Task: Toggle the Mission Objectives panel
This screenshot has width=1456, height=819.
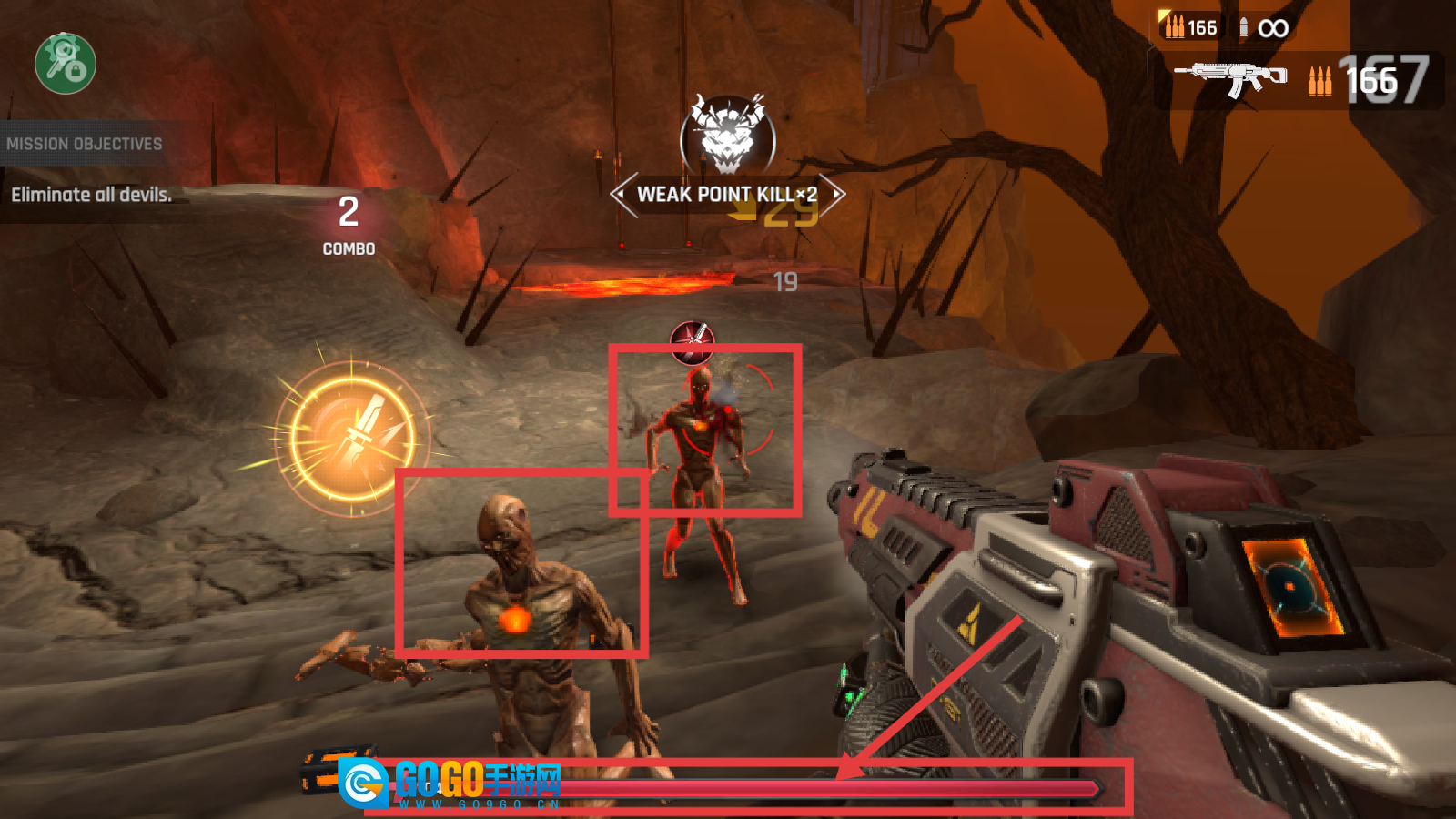Action: pyautogui.click(x=85, y=144)
